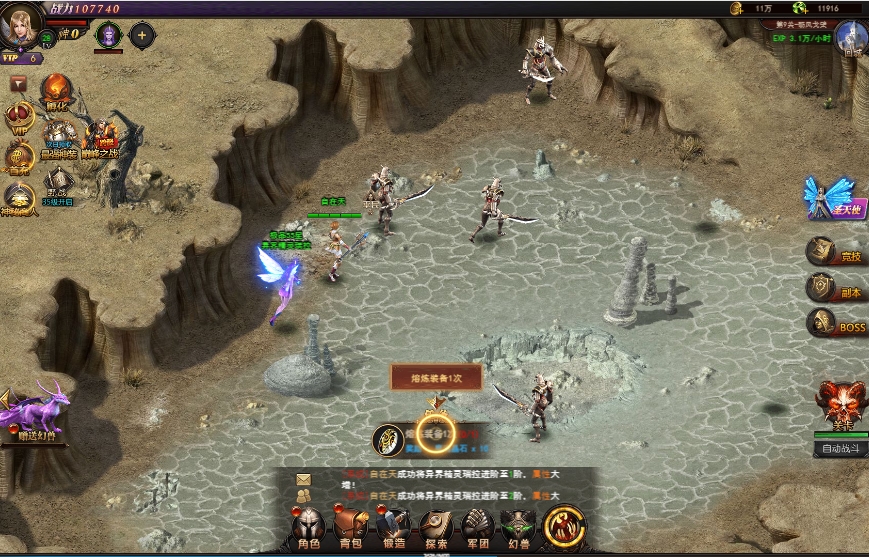Screen dimensions: 869x557
Task: Open the 孵化 hatching icon
Action: (x=56, y=93)
